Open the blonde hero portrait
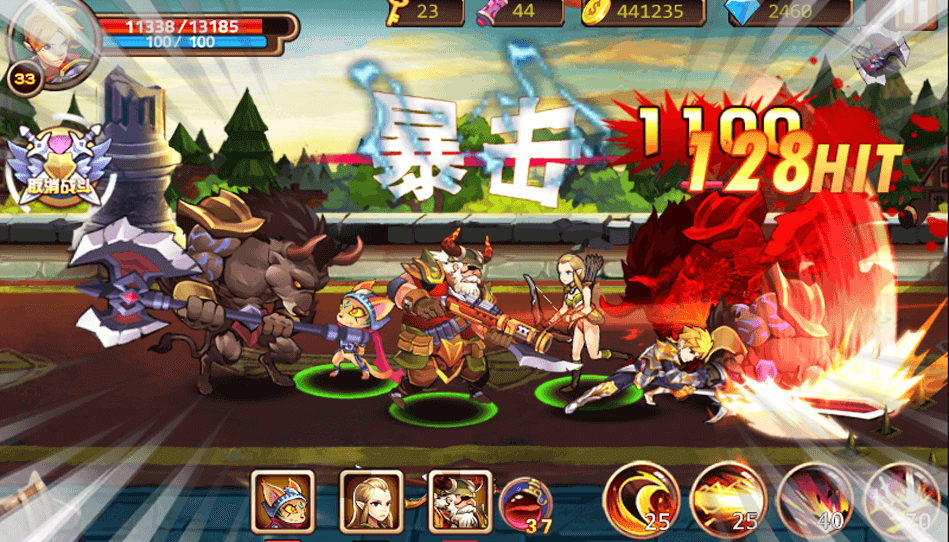 [x=52, y=38]
